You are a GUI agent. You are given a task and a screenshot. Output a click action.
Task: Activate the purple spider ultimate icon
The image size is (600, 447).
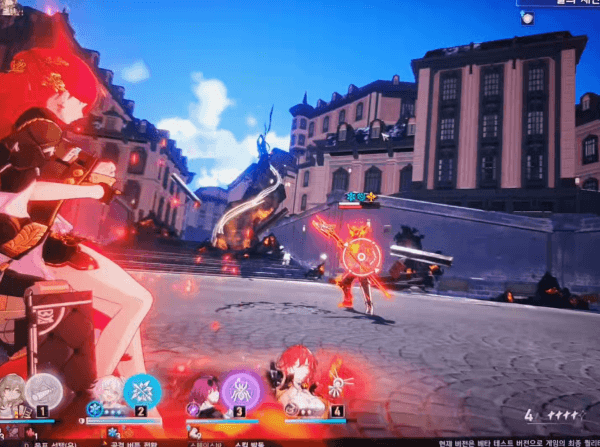pos(241,388)
